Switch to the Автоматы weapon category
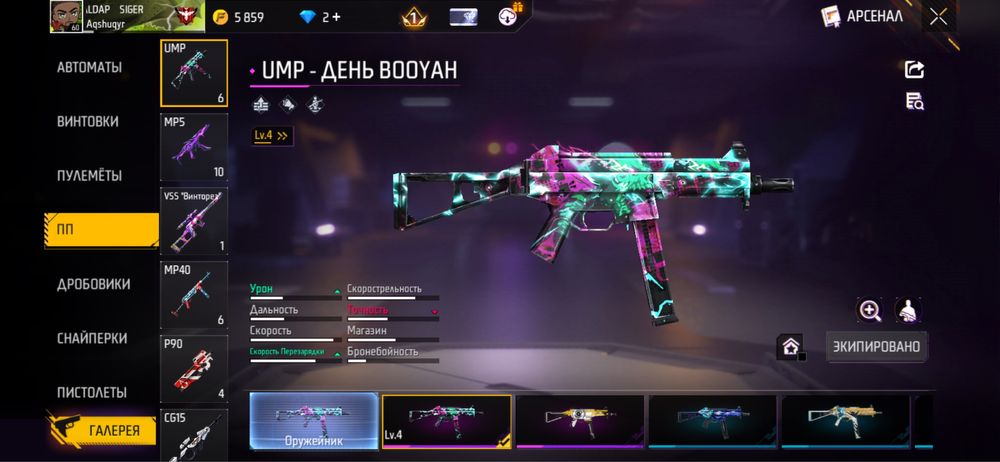The width and height of the screenshot is (1000, 462). point(89,68)
